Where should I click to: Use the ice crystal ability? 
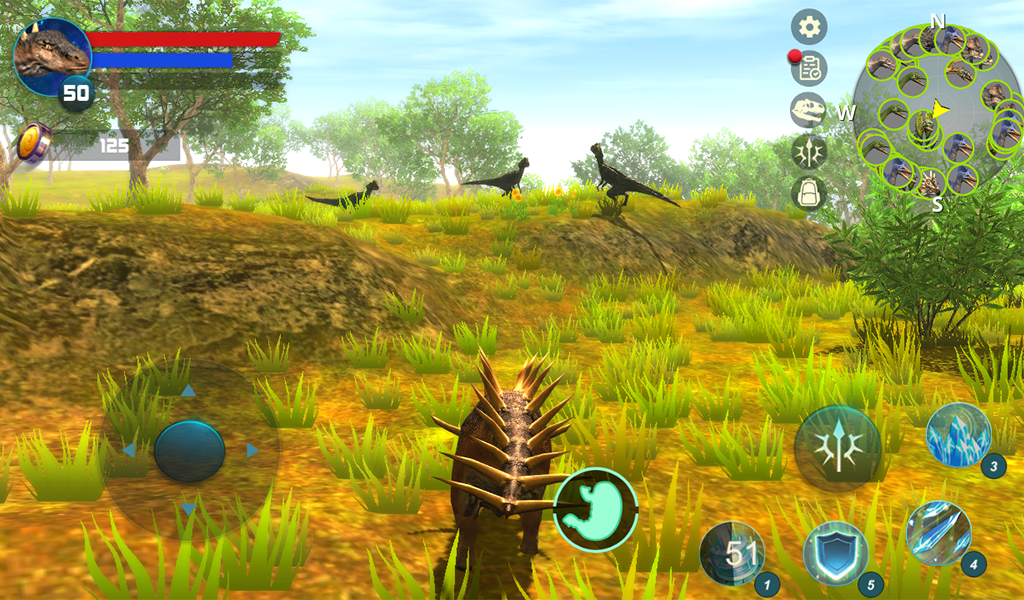958,435
